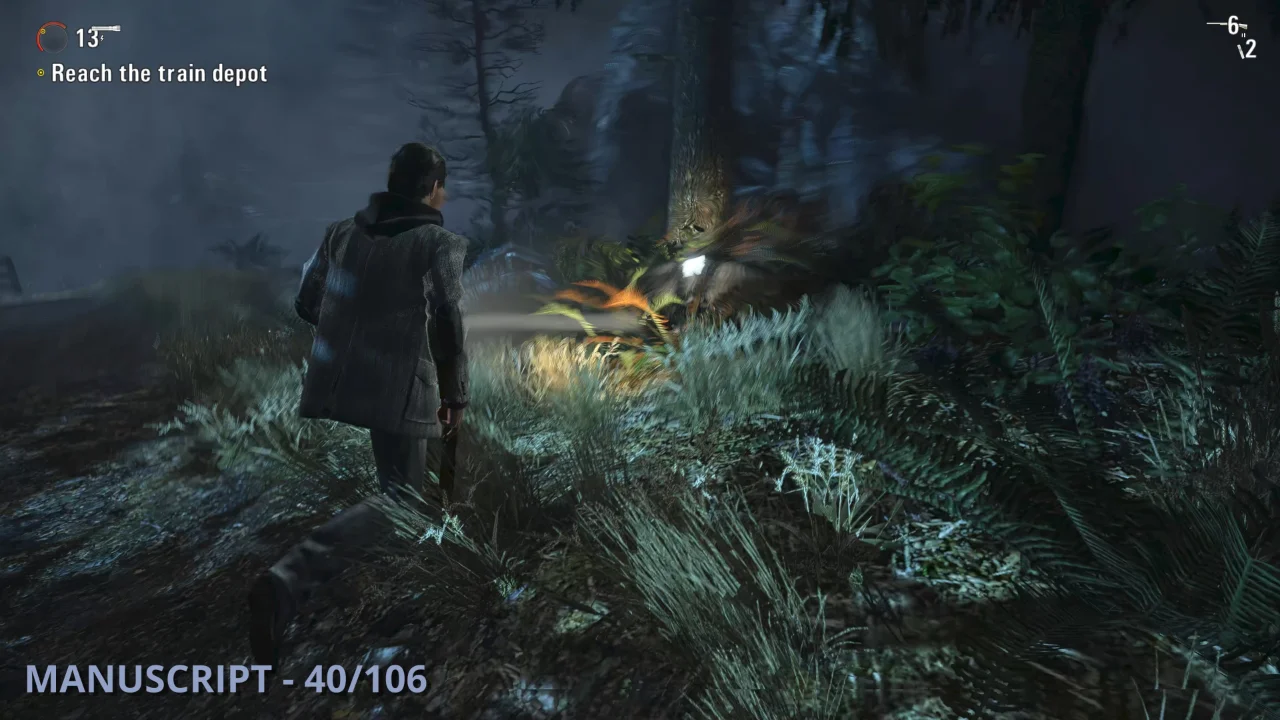Click the loaded ammo number 6
Screen dimensions: 1280x720
click(1233, 25)
